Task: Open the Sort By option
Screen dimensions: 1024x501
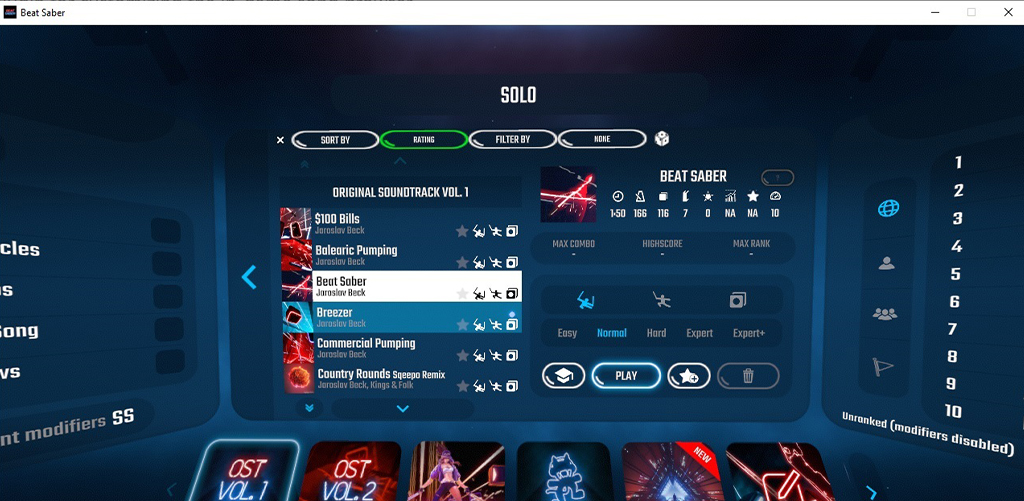Action: click(334, 140)
